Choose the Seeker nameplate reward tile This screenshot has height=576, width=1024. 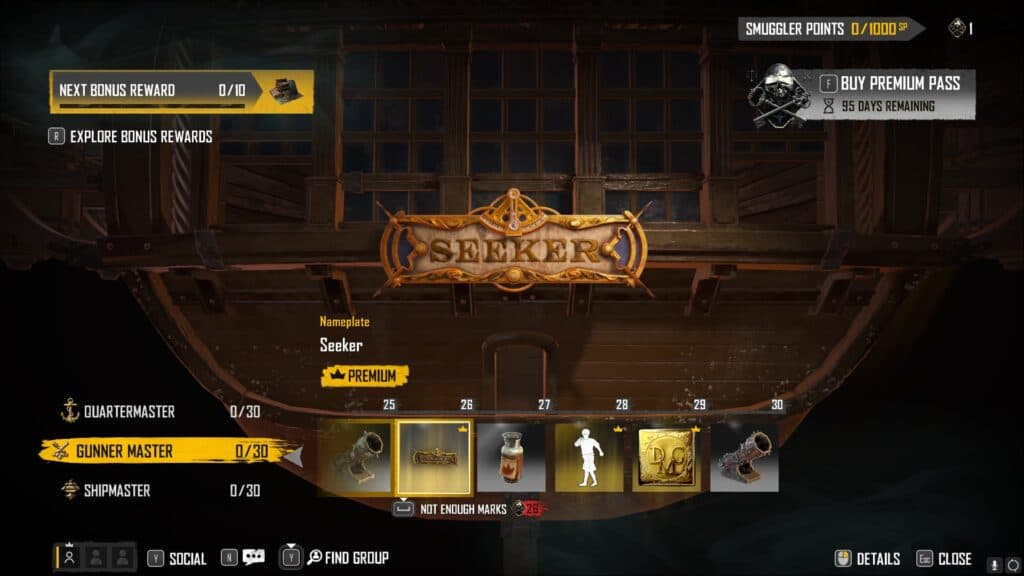pyautogui.click(x=433, y=457)
